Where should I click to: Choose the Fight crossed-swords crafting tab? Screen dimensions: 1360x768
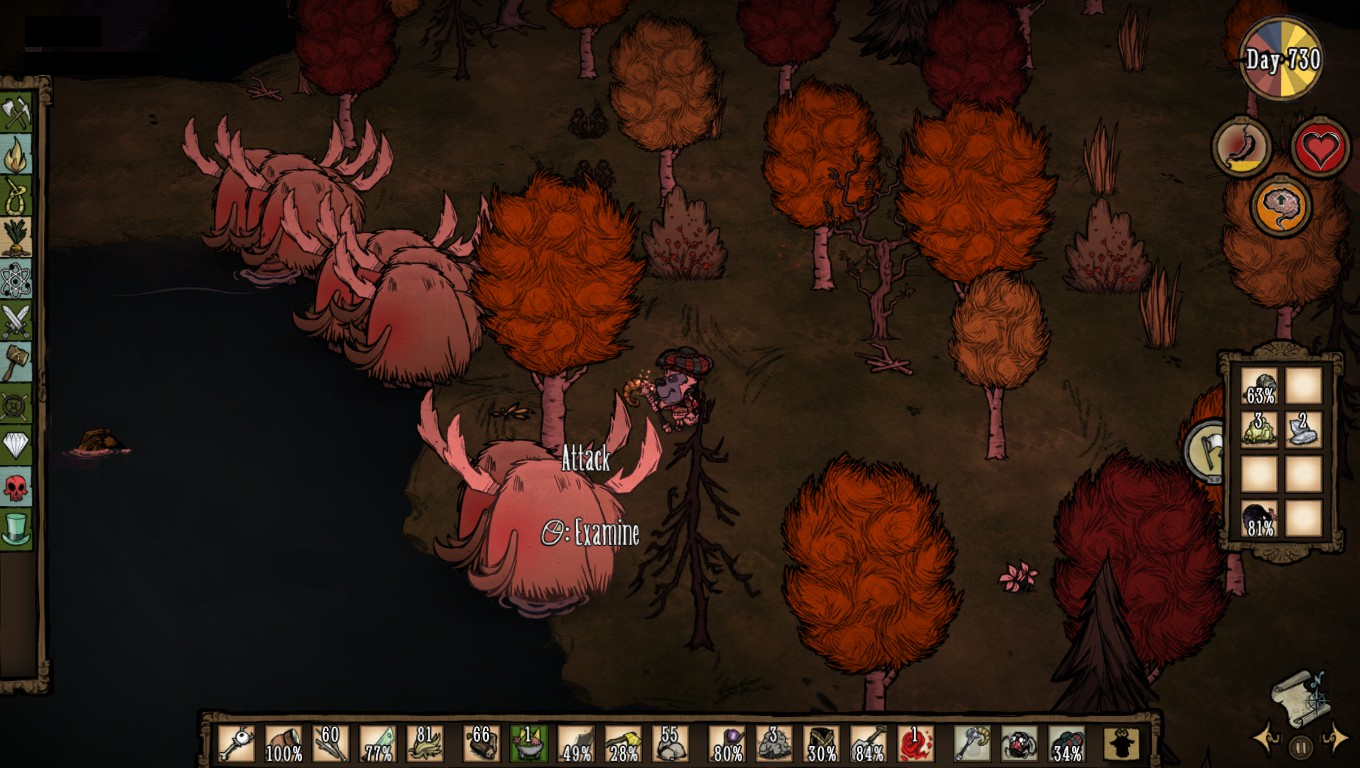pyautogui.click(x=16, y=321)
